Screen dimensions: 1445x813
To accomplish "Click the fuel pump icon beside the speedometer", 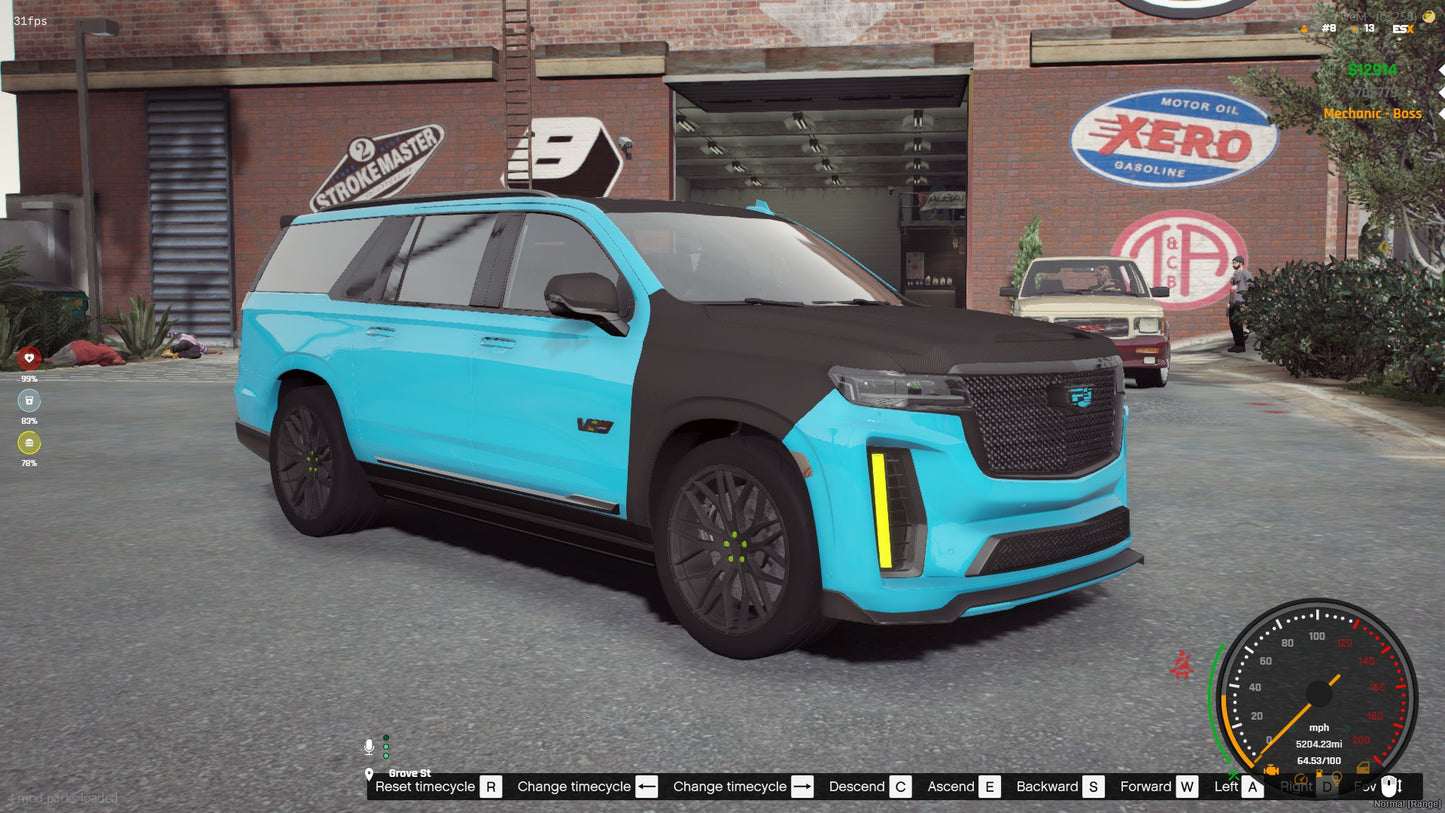I will [1319, 774].
